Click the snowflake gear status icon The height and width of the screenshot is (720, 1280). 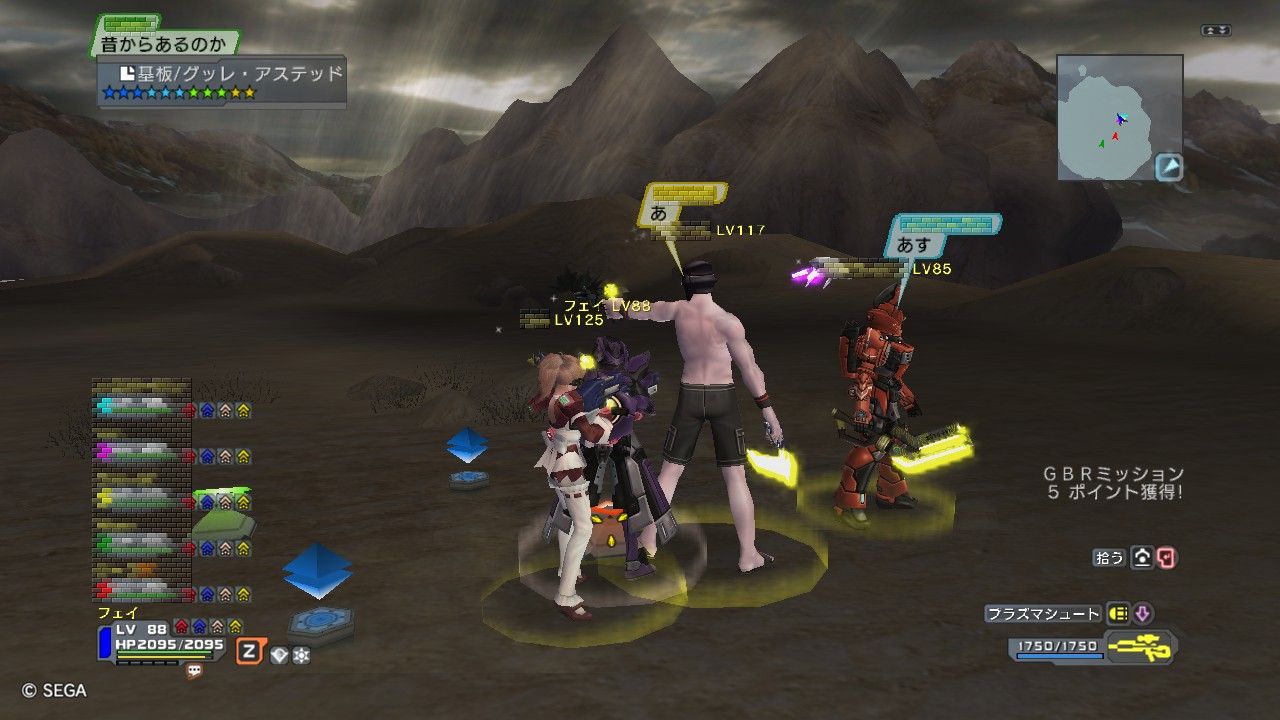coord(300,655)
